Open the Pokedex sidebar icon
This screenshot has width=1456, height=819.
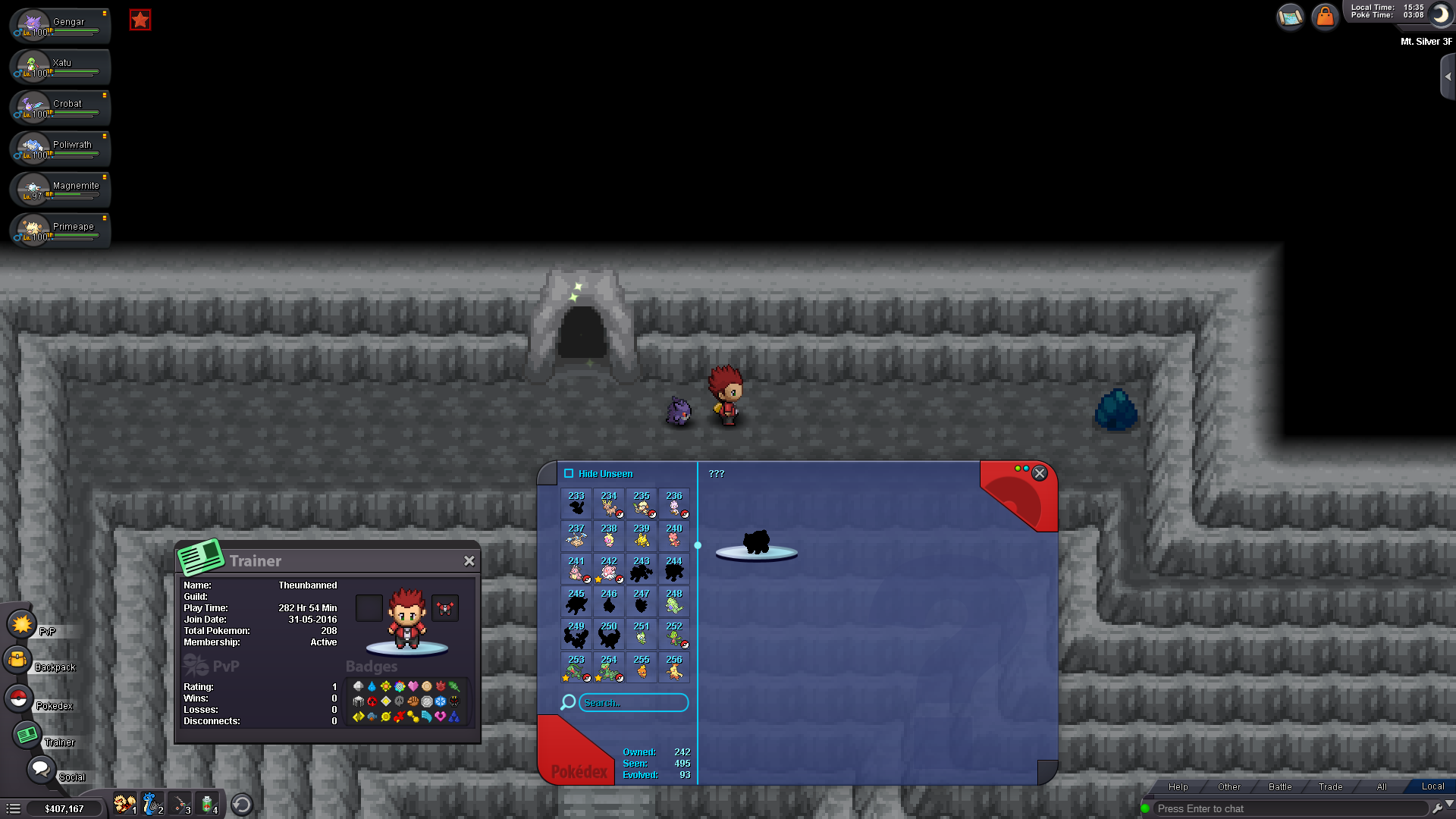18,698
